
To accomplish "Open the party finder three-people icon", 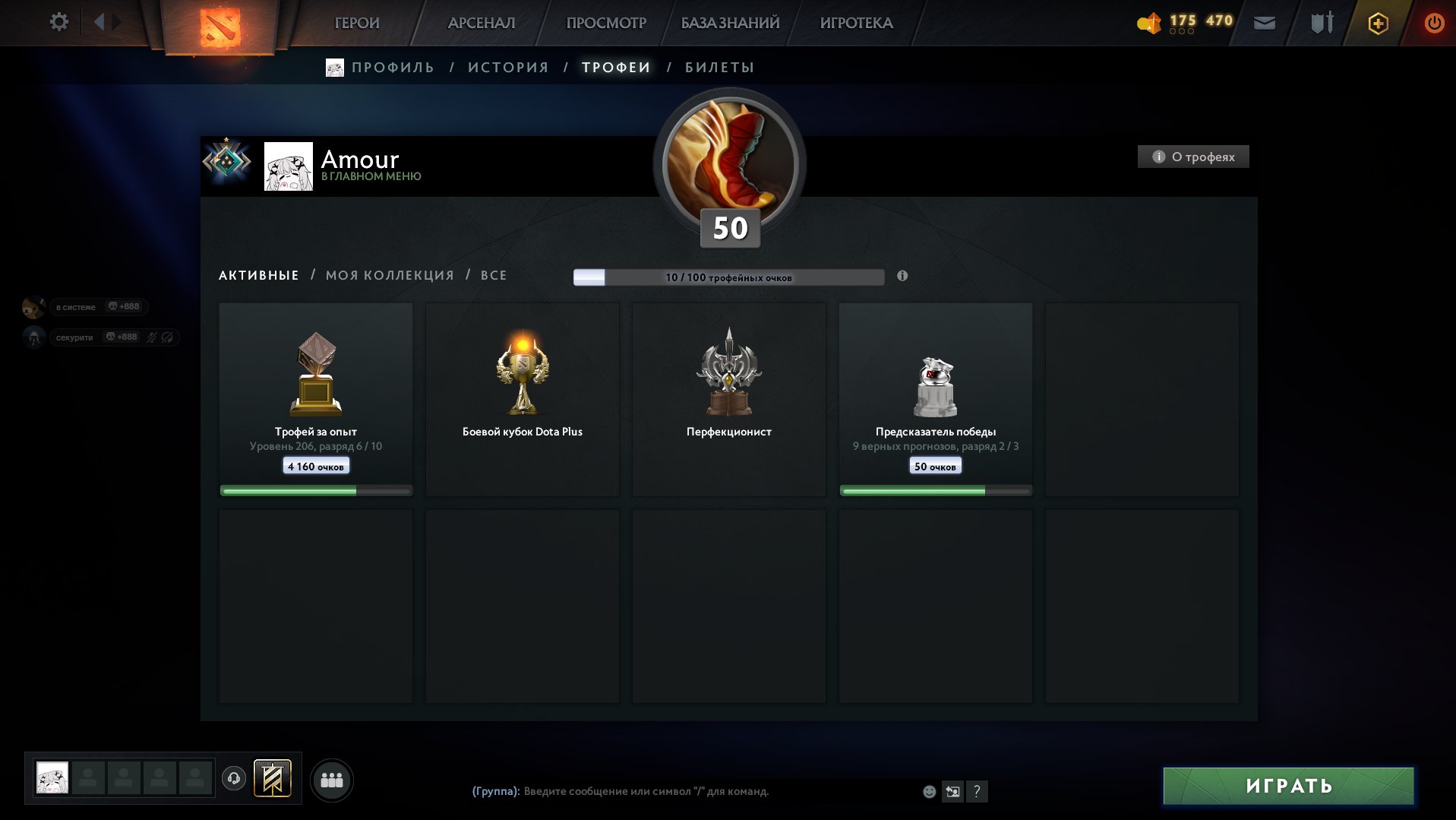I will click(331, 779).
